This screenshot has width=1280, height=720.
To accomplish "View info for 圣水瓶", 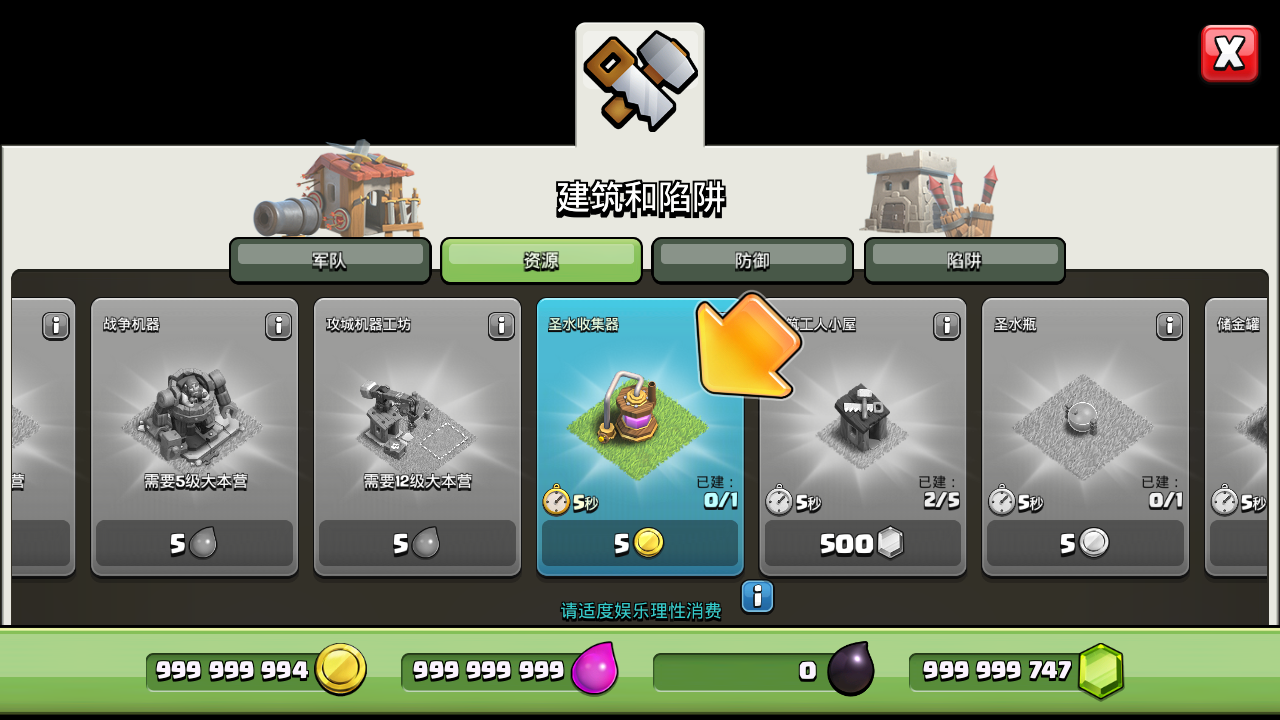I will click(x=1169, y=325).
